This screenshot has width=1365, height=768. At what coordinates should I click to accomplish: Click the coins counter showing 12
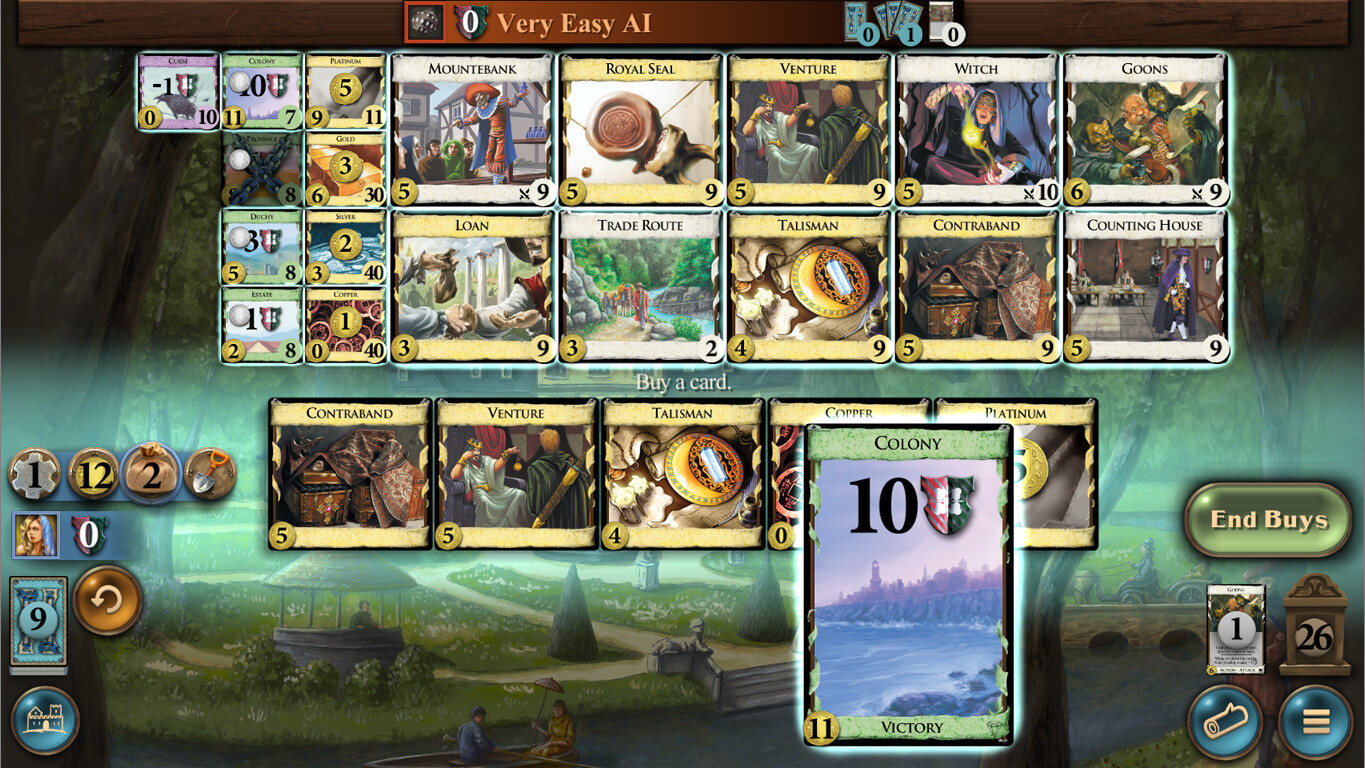point(96,473)
